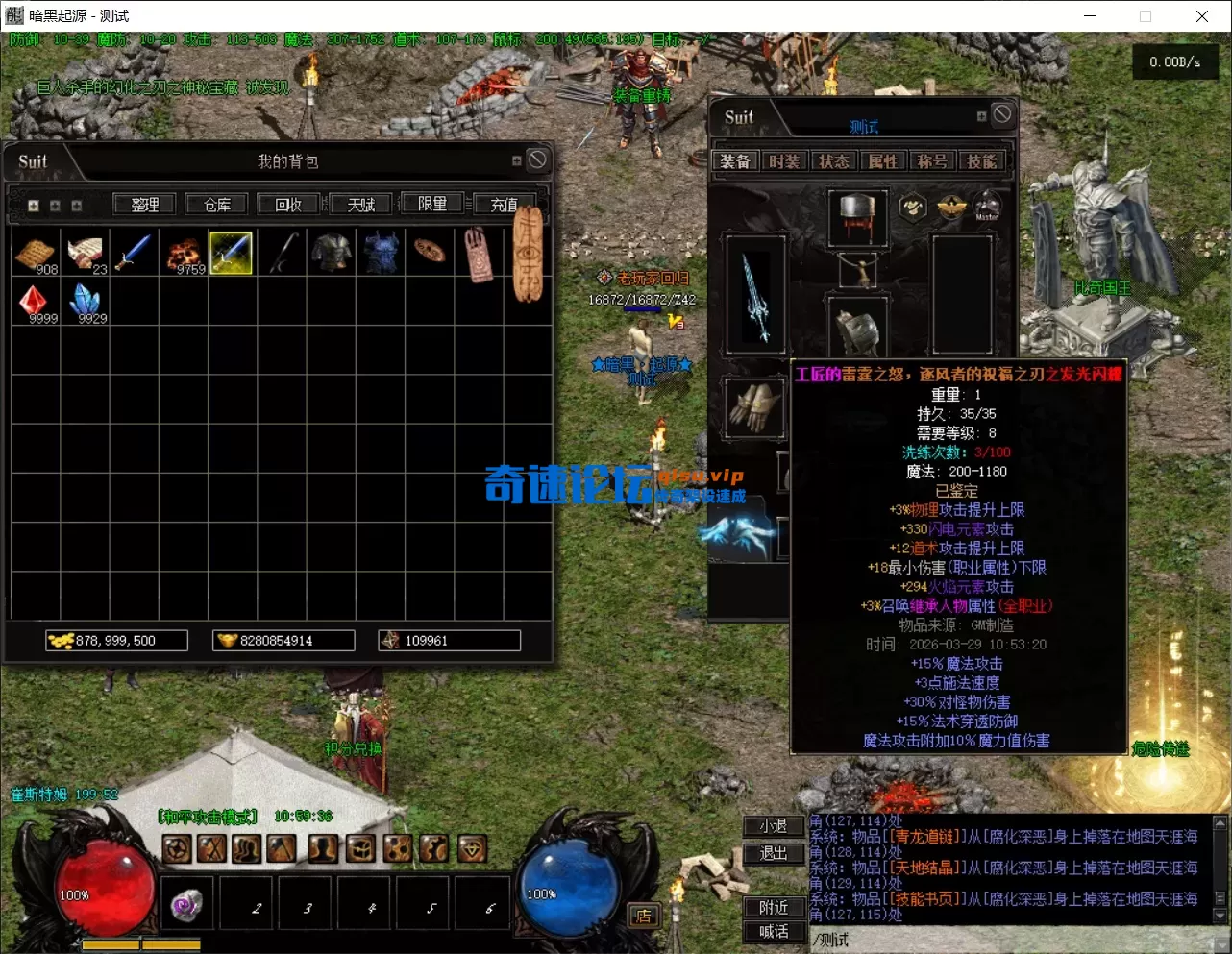Show the 技能 skills tab
The width and height of the screenshot is (1232, 954).
click(981, 161)
